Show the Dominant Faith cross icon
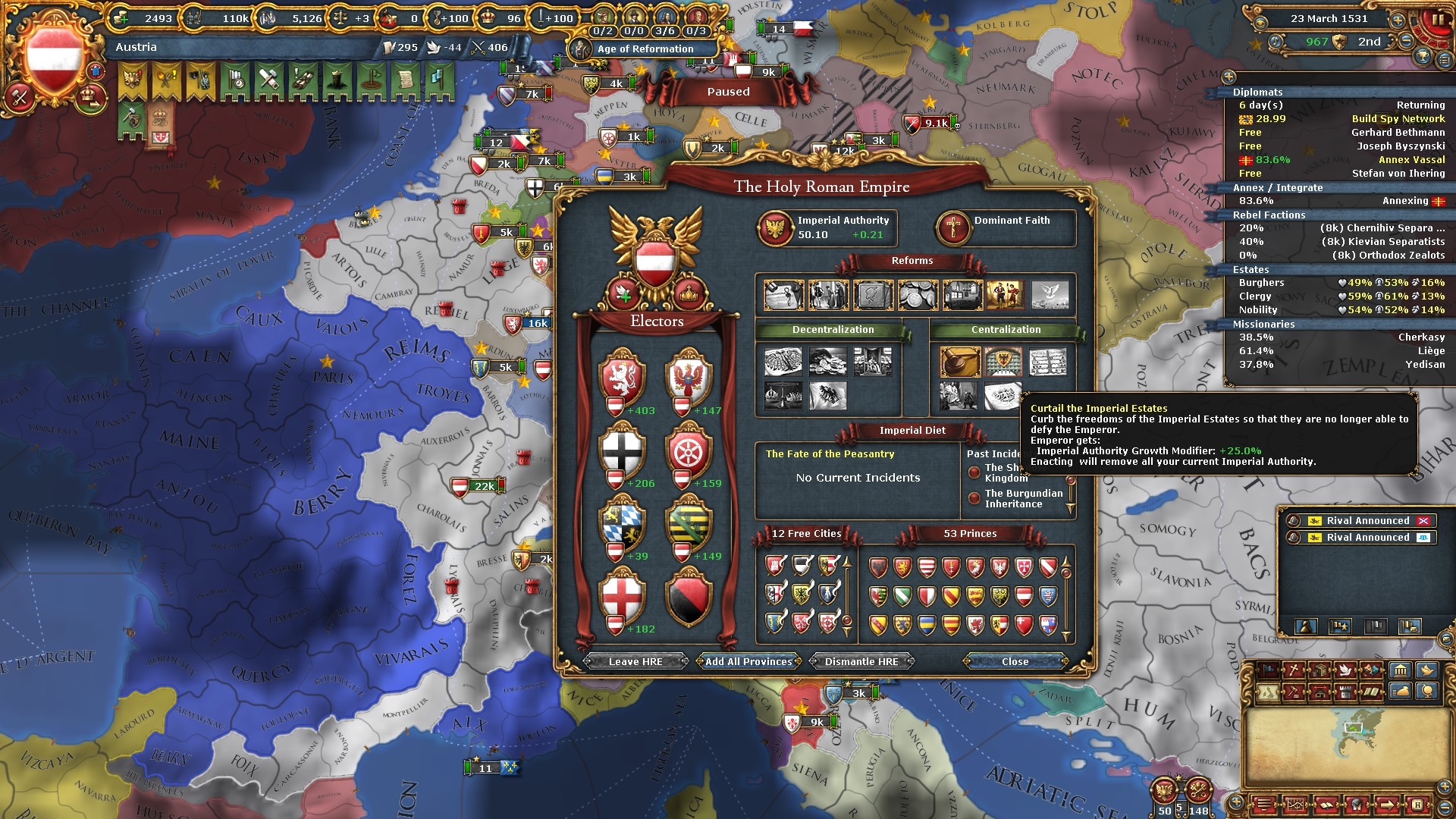1456x819 pixels. coord(953,227)
